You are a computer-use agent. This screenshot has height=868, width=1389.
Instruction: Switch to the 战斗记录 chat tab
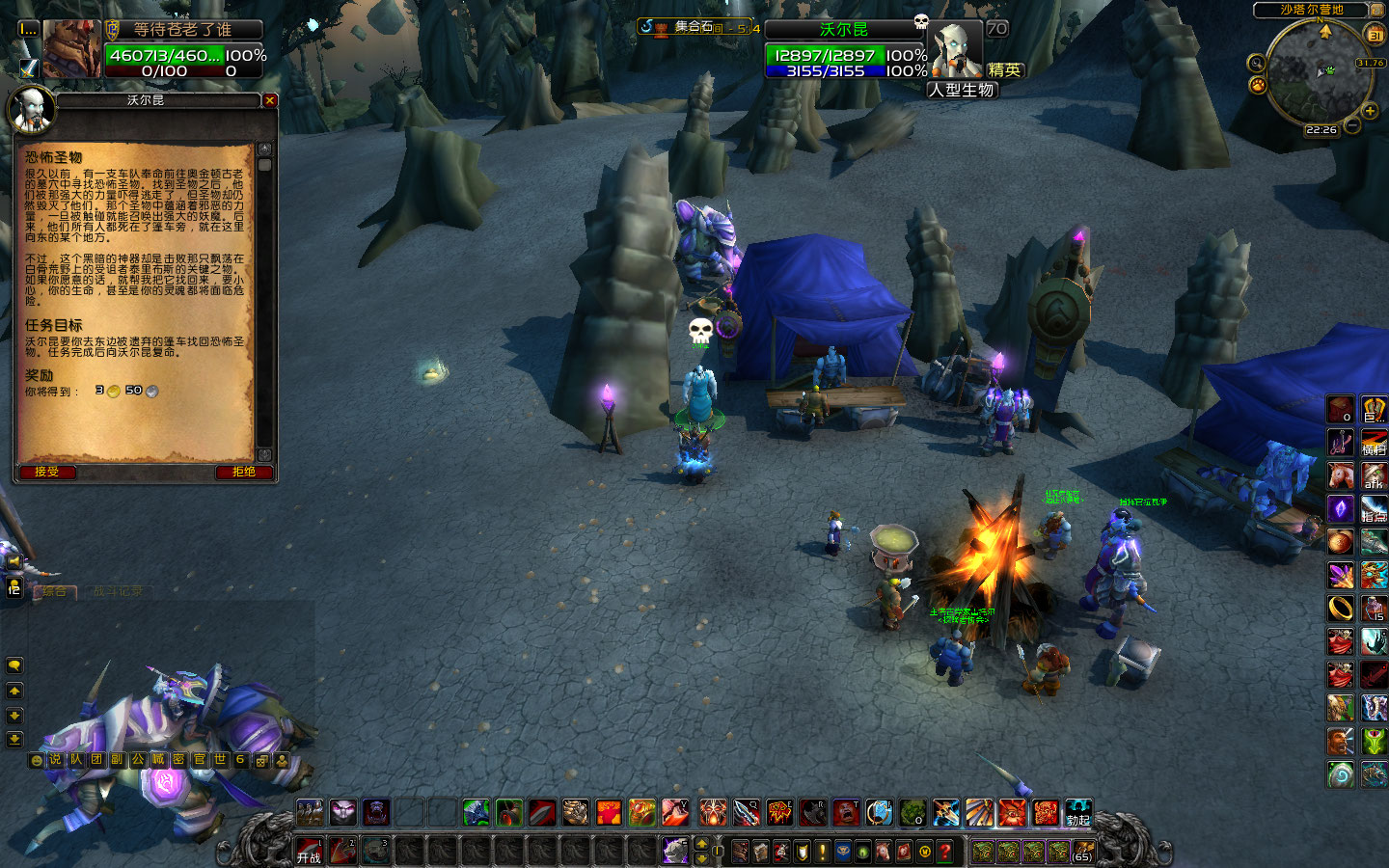[118, 591]
